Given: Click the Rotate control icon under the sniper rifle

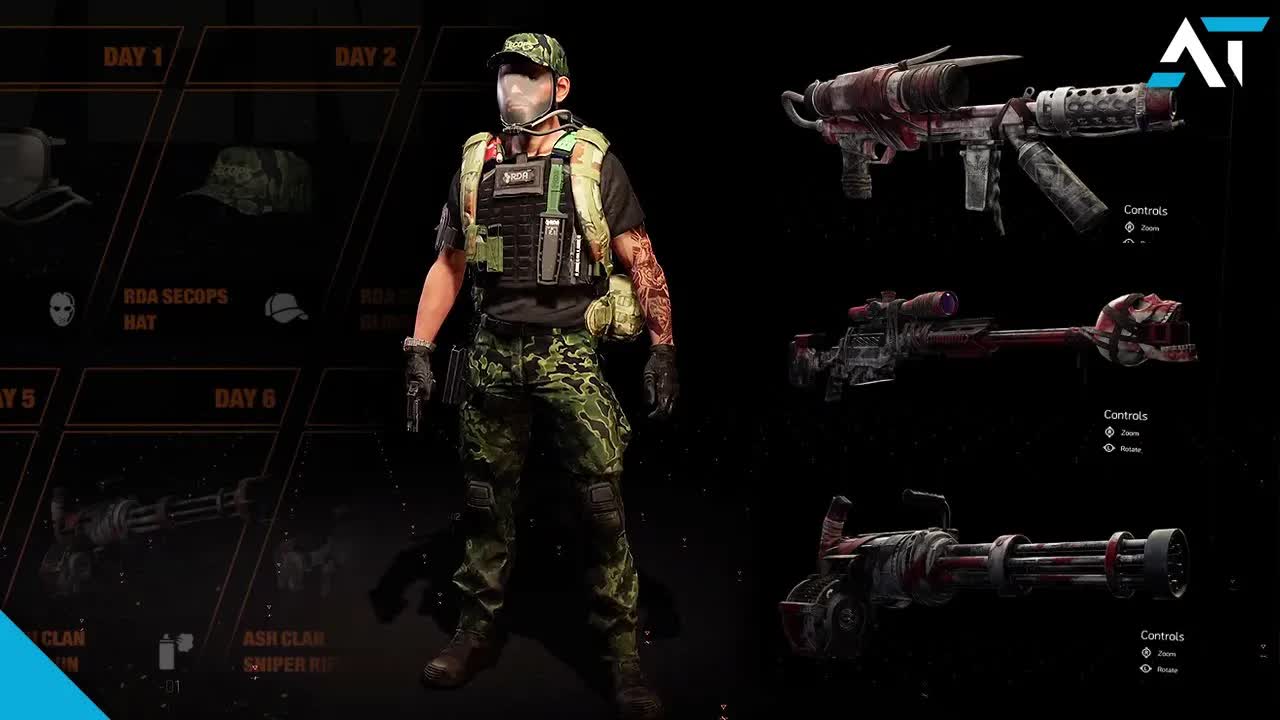Looking at the screenshot, I should pos(1108,448).
